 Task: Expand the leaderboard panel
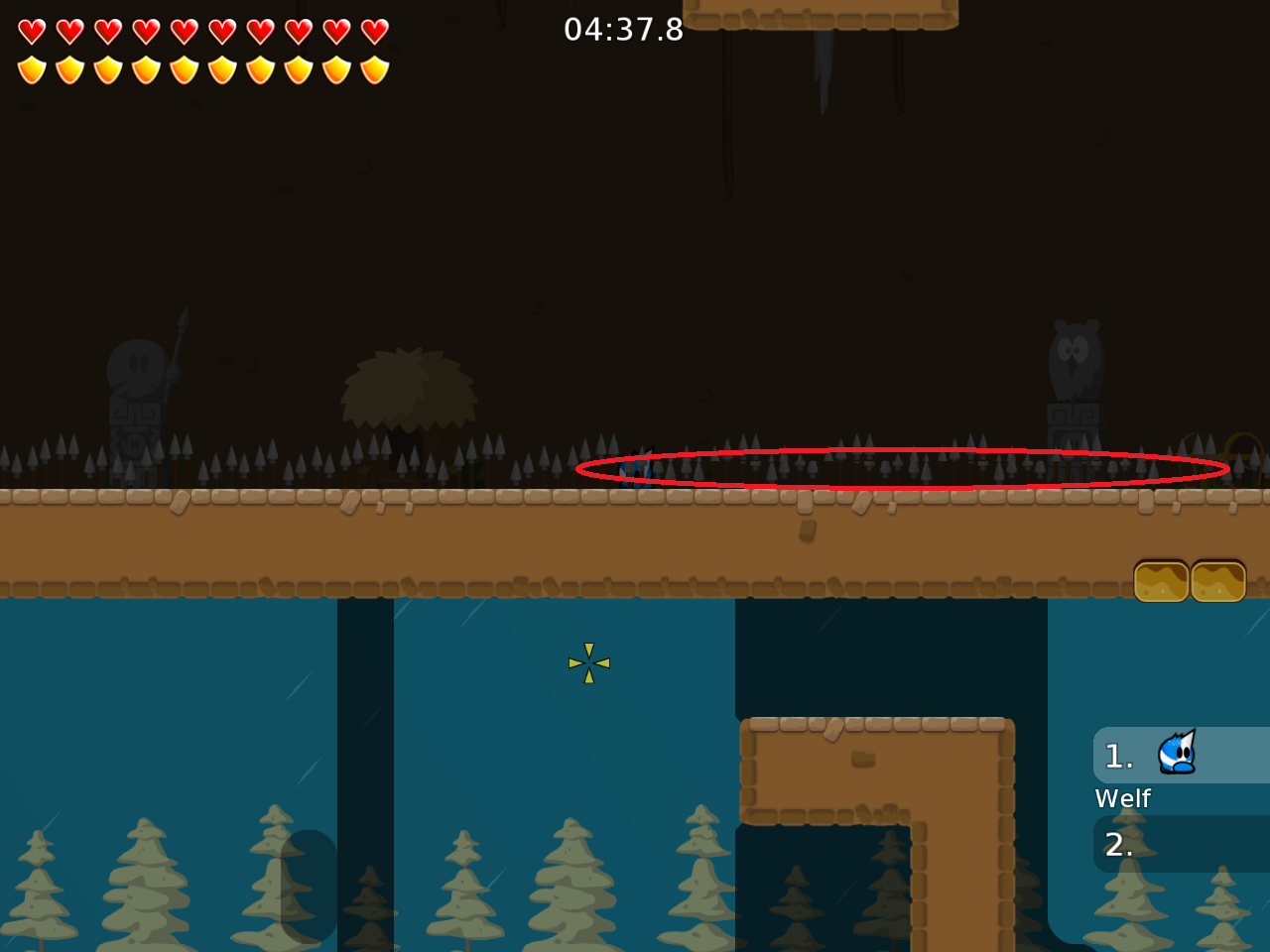click(1181, 798)
